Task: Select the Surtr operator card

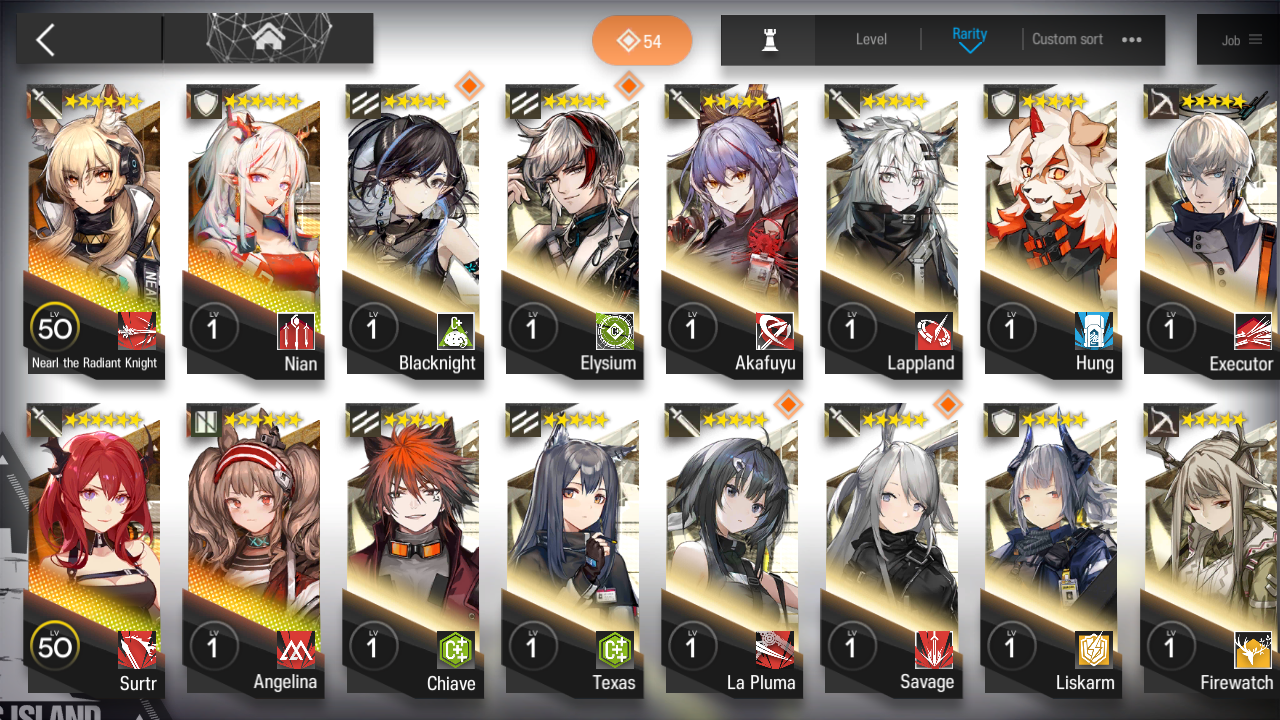Action: click(94, 550)
